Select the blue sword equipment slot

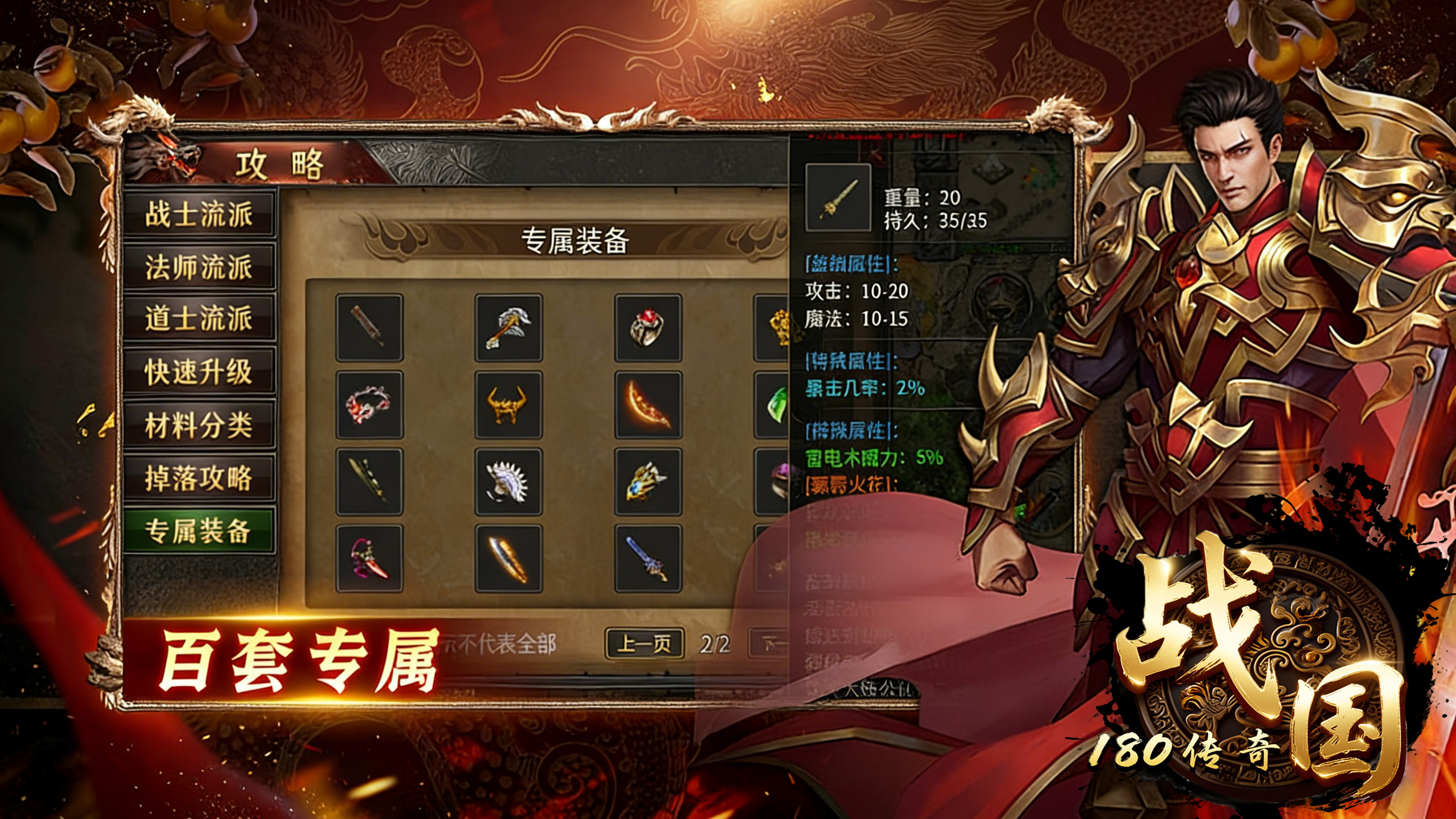coord(649,559)
